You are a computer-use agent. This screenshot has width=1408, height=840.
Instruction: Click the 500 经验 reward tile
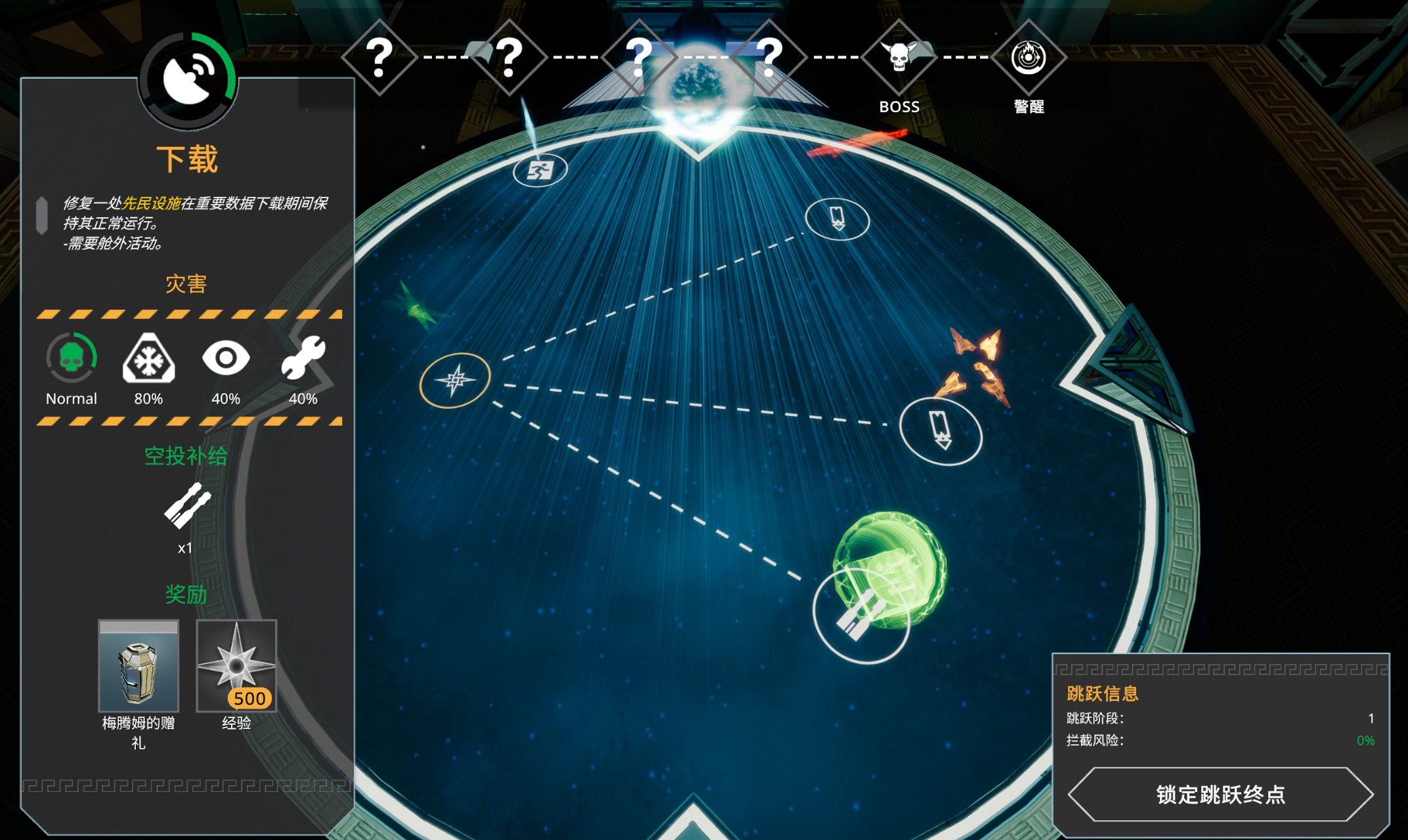point(236,666)
